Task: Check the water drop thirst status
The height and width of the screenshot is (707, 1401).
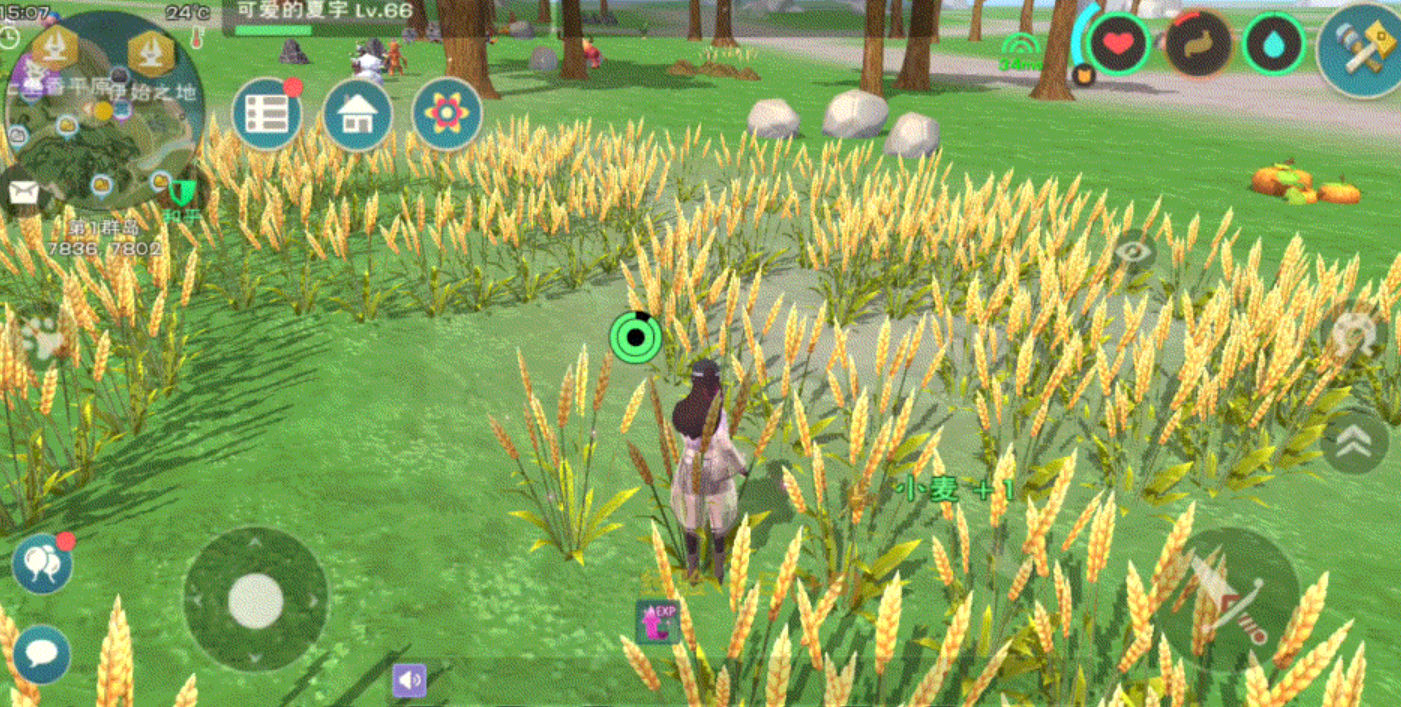Action: [x=1275, y=44]
